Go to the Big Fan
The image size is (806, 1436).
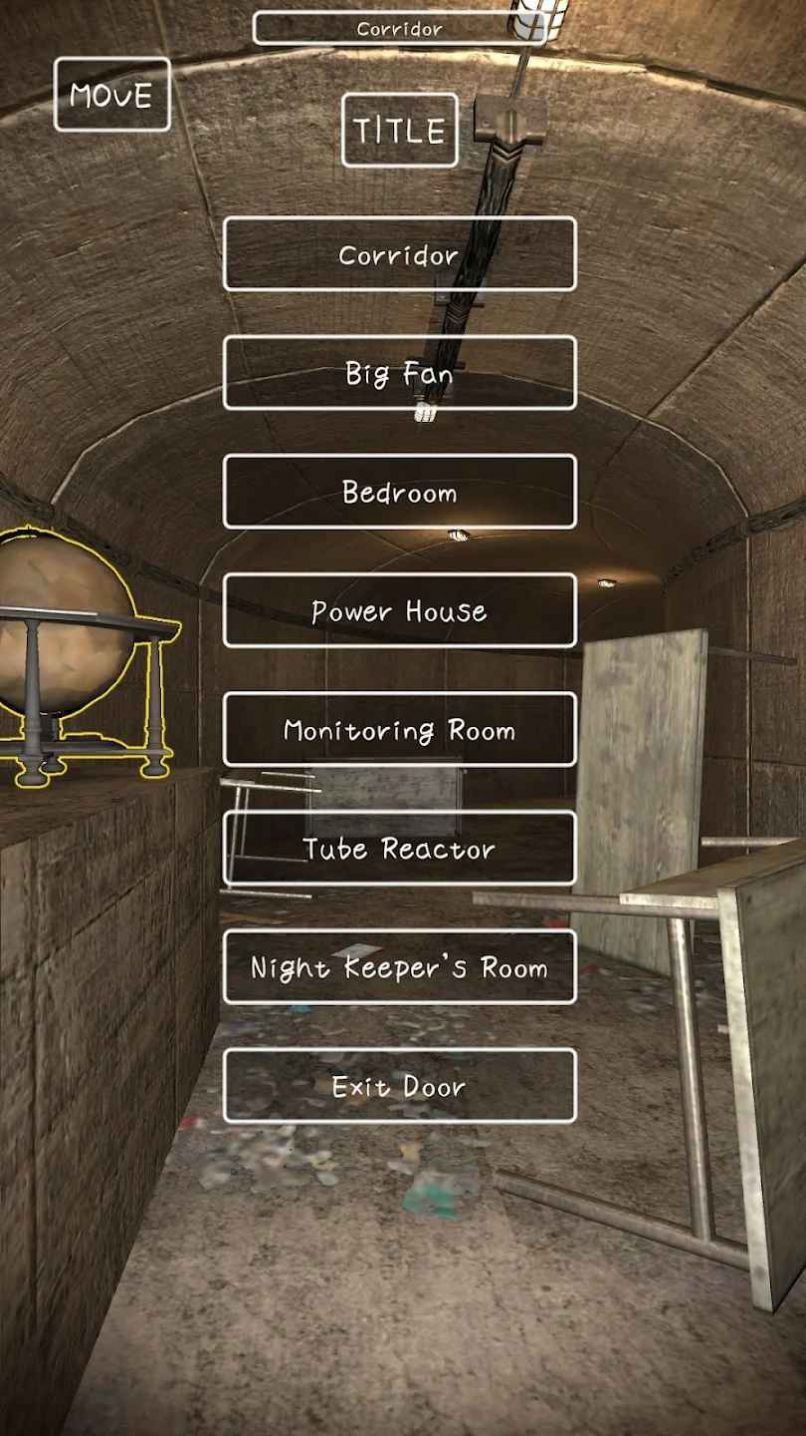[400, 373]
